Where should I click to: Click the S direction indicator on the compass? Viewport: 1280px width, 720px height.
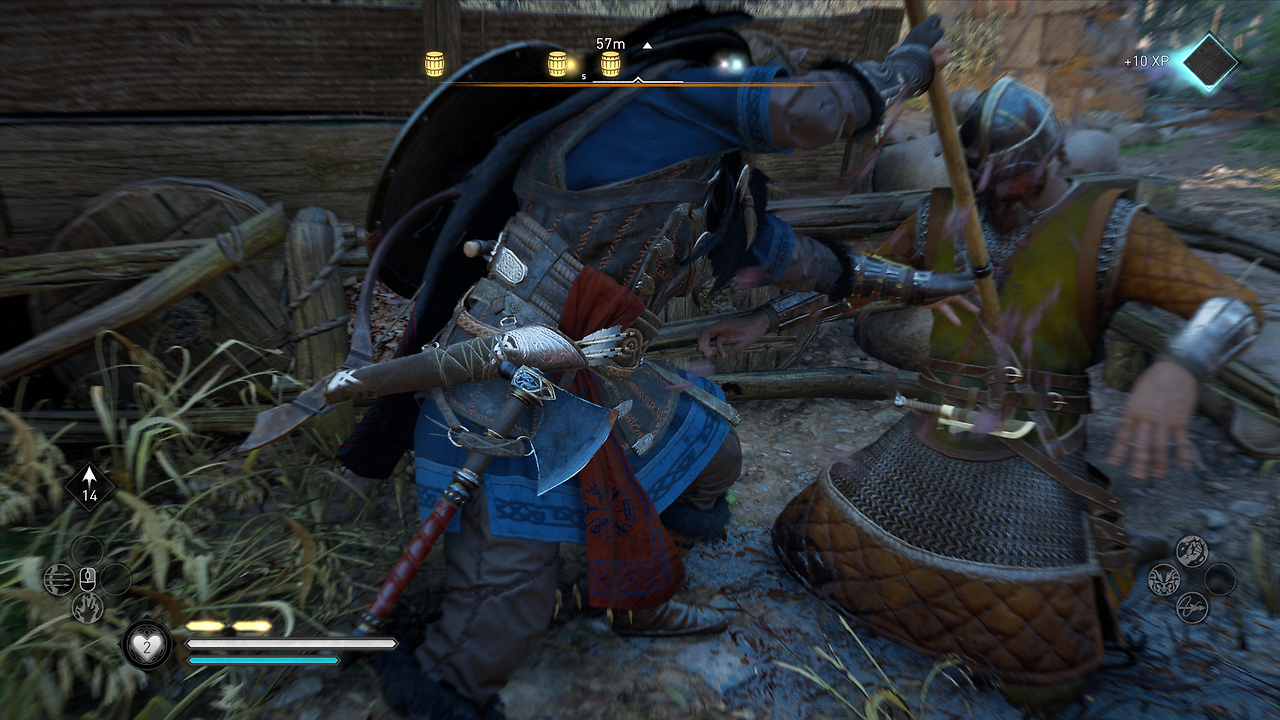click(583, 76)
